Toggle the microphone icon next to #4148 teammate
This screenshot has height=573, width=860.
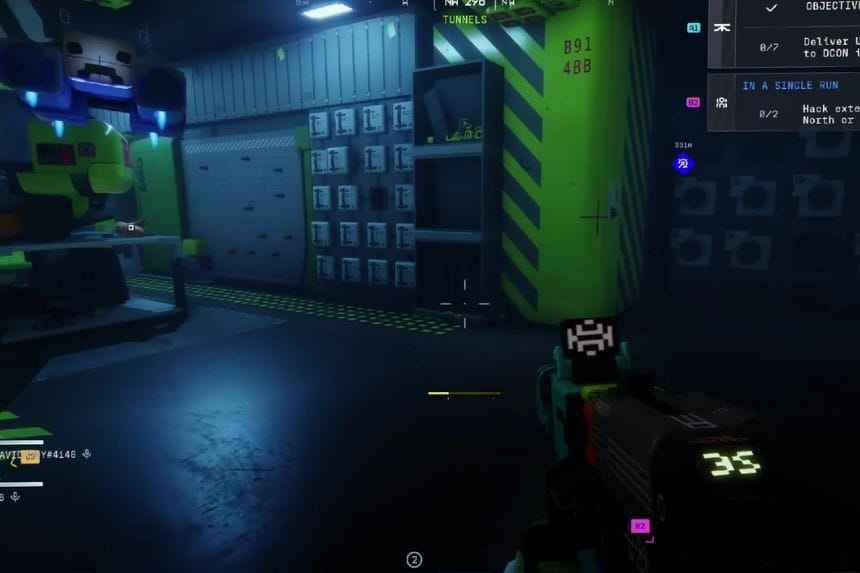pyautogui.click(x=88, y=454)
